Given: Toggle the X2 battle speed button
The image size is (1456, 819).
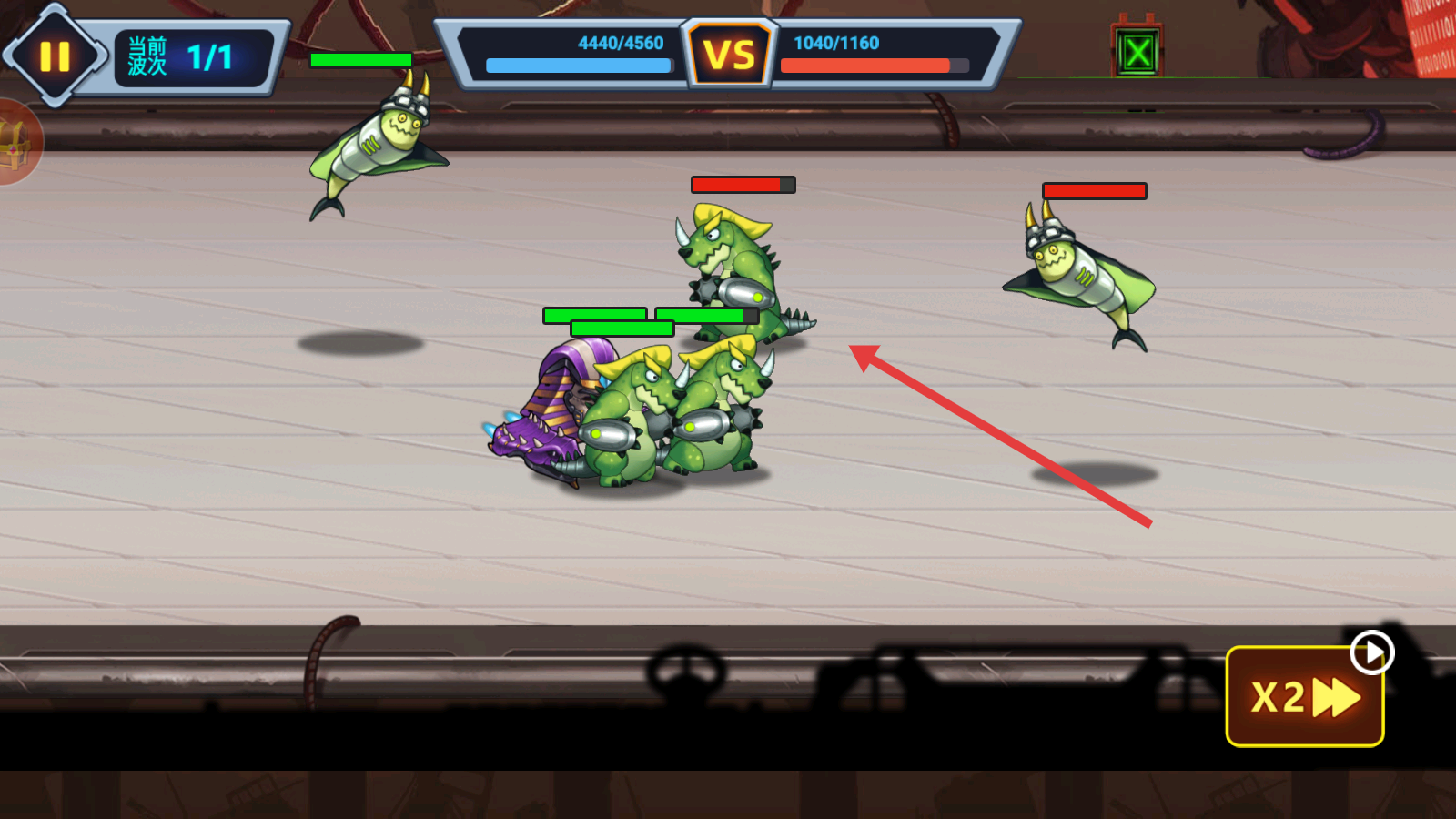Looking at the screenshot, I should pyautogui.click(x=1304, y=697).
